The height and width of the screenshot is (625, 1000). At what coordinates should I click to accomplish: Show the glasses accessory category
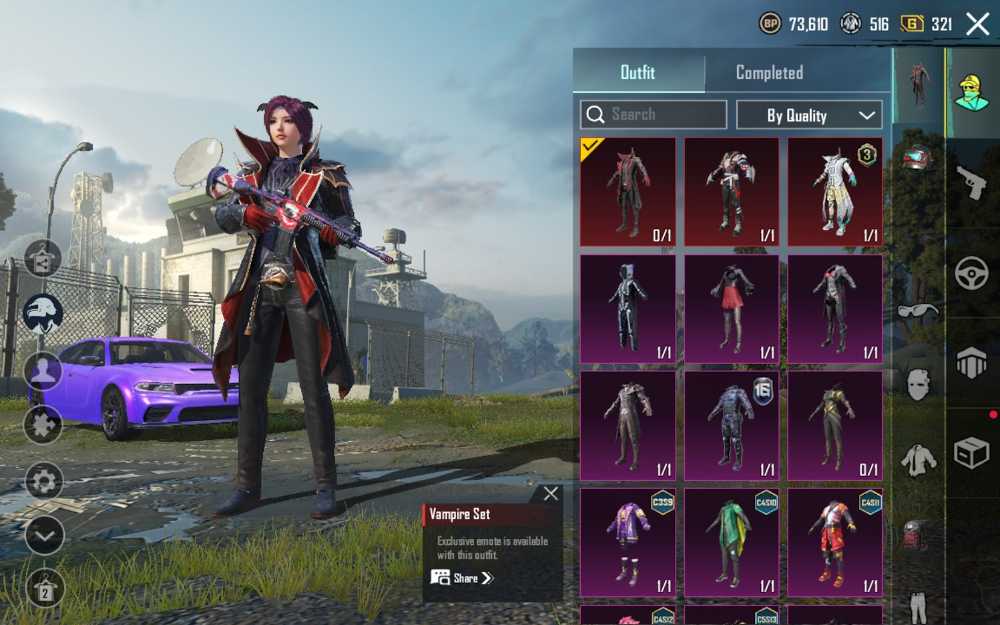pos(918,311)
